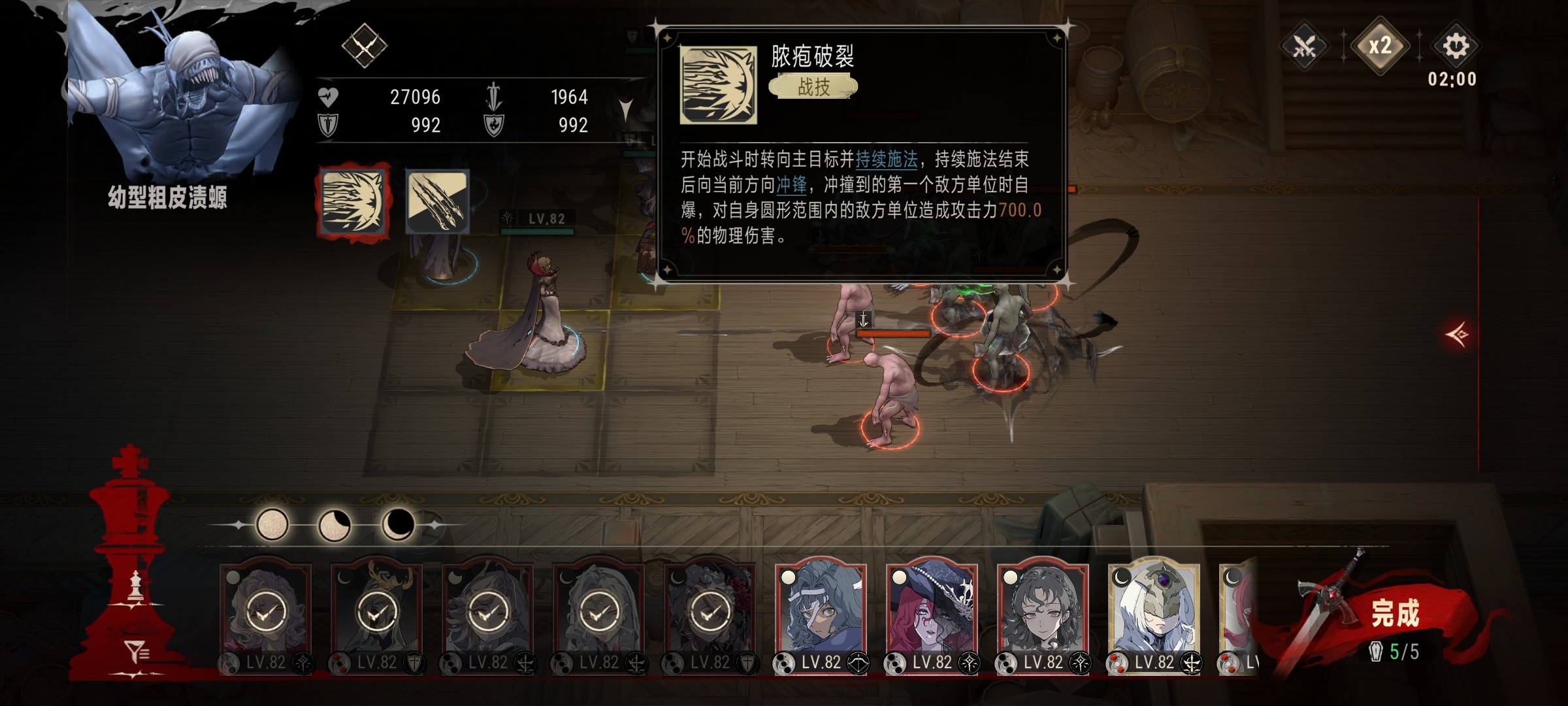Select the red-haired character with black hat
The height and width of the screenshot is (706, 1568).
point(932,614)
